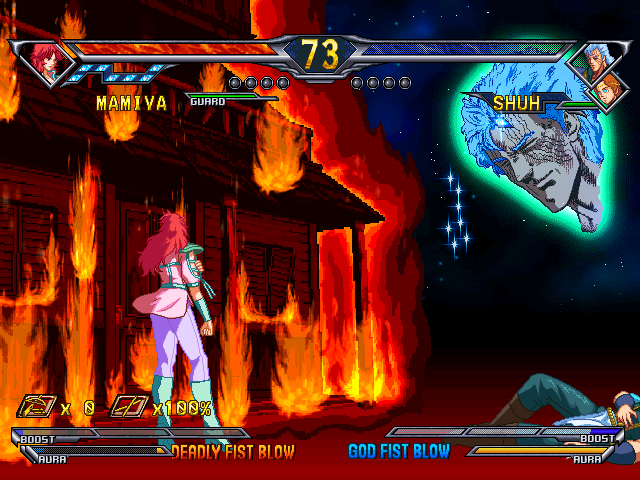Viewport: 640px width, 480px height.
Task: Click the x100% card icon
Action: [x=130, y=407]
